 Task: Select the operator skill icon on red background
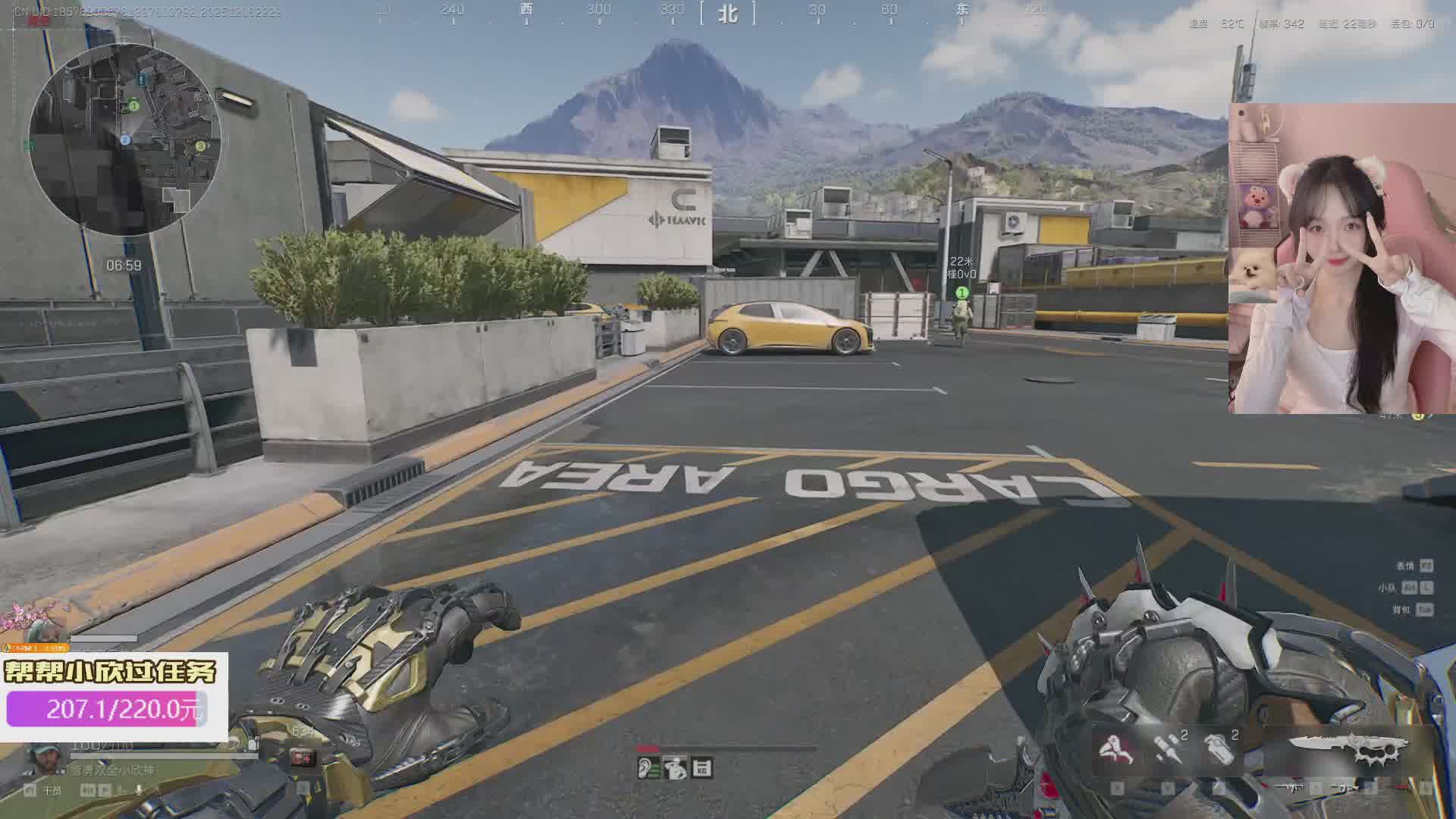coord(1116,748)
